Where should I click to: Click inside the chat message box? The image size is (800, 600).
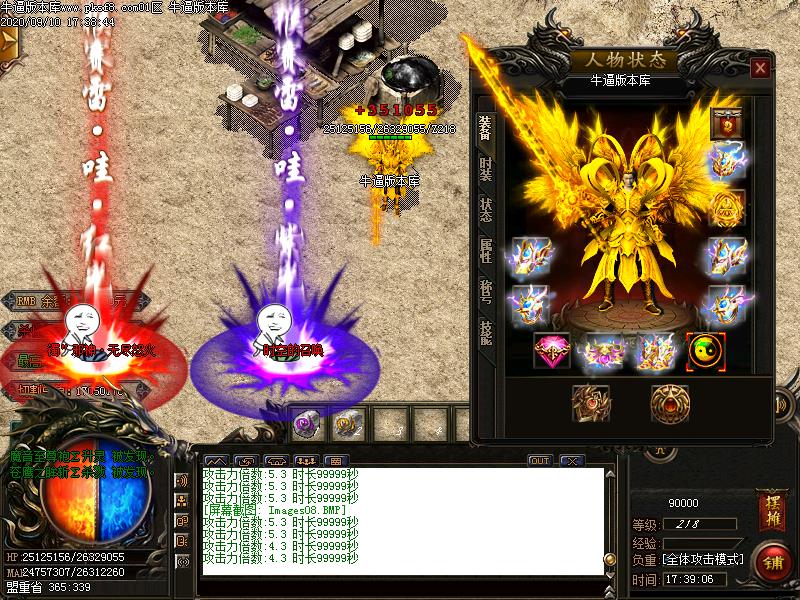point(400,520)
